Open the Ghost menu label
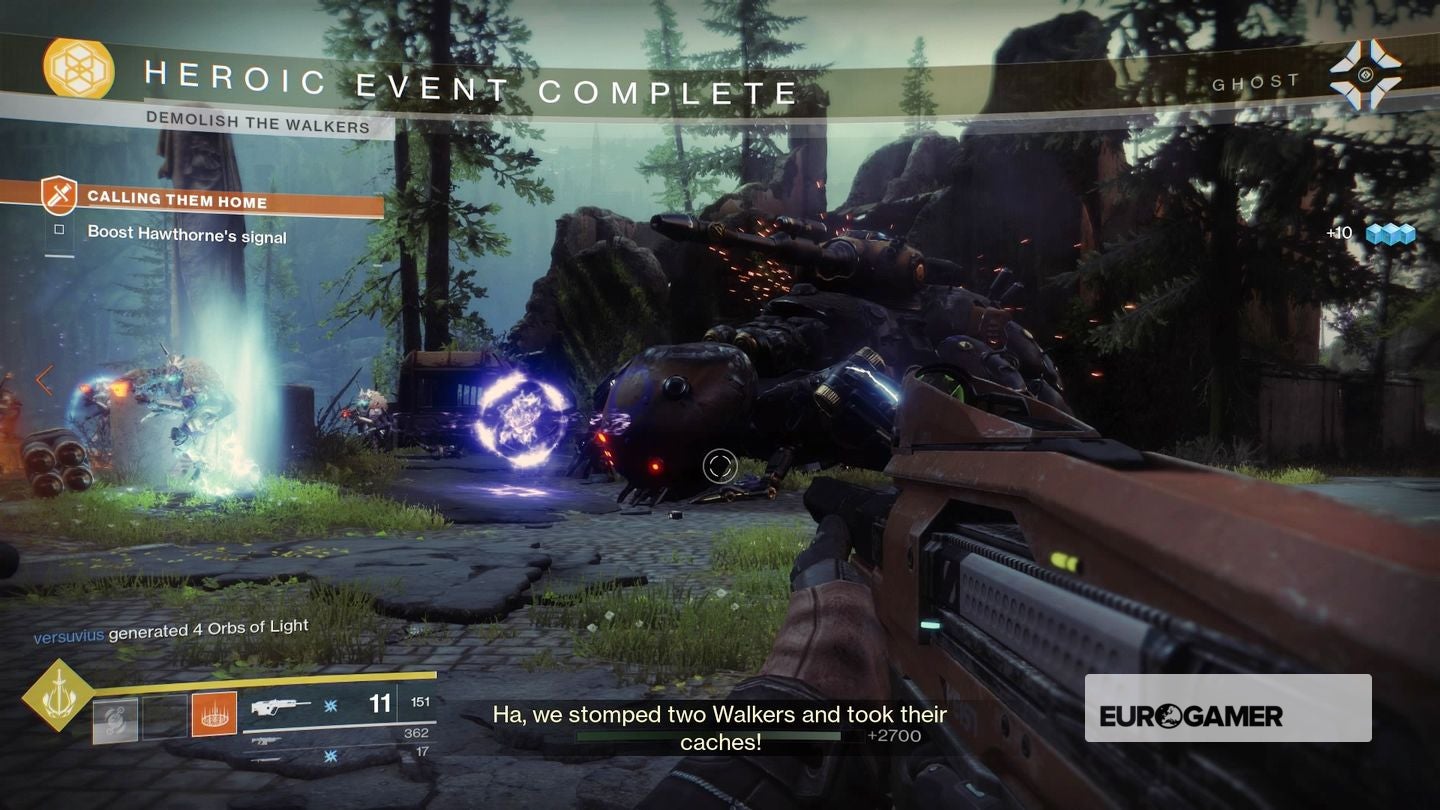 (1256, 81)
